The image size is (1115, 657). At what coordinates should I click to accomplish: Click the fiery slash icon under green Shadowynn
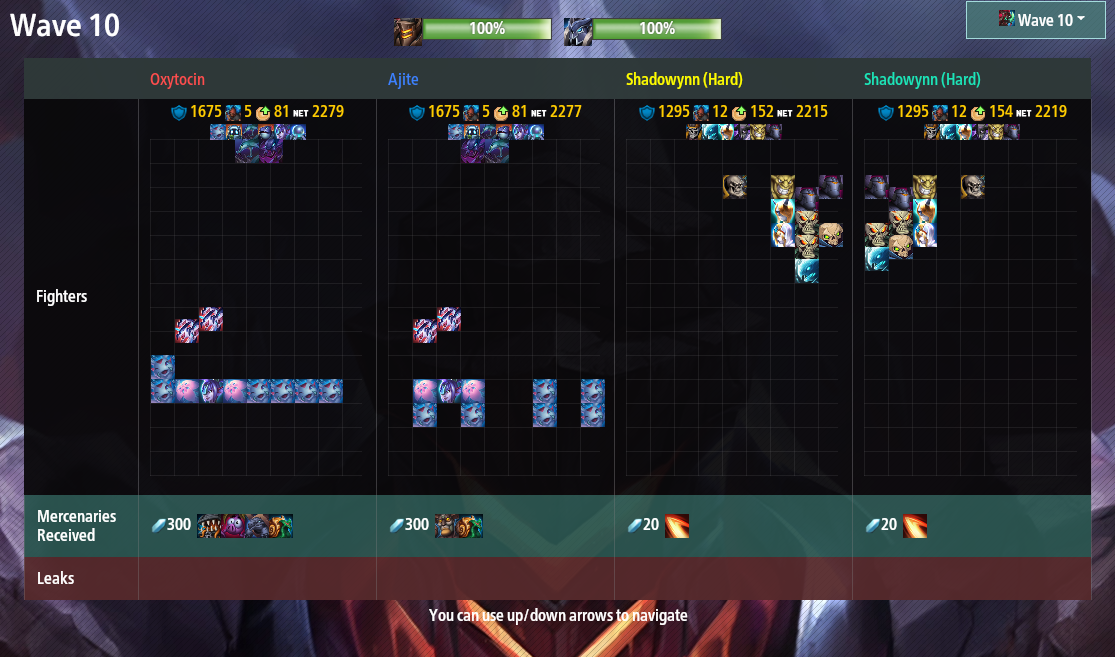coord(915,526)
